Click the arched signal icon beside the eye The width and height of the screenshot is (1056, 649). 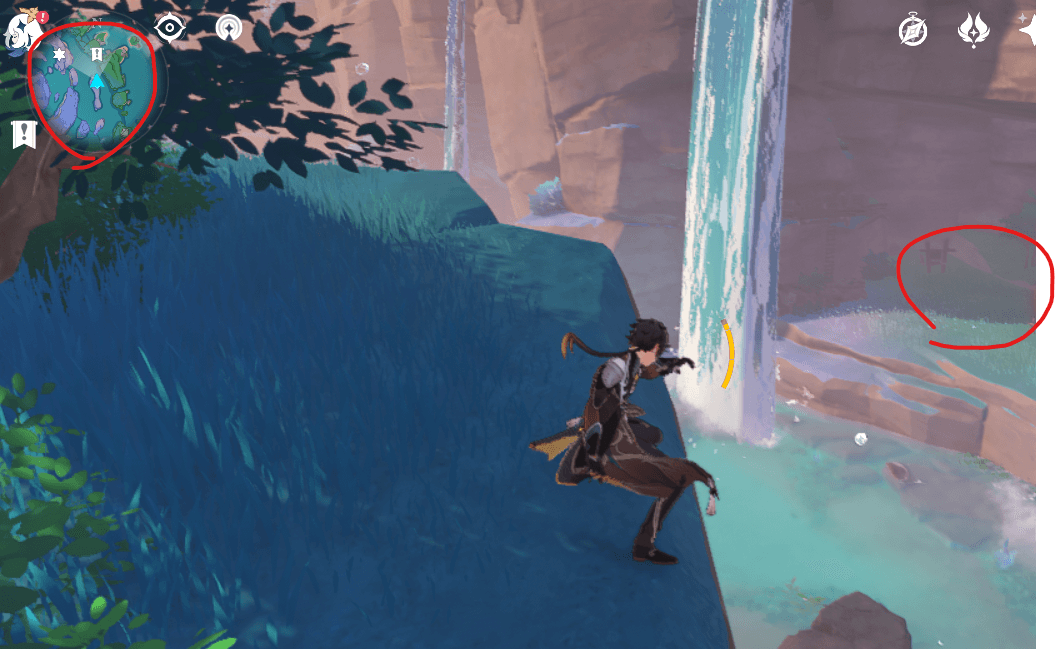[229, 28]
